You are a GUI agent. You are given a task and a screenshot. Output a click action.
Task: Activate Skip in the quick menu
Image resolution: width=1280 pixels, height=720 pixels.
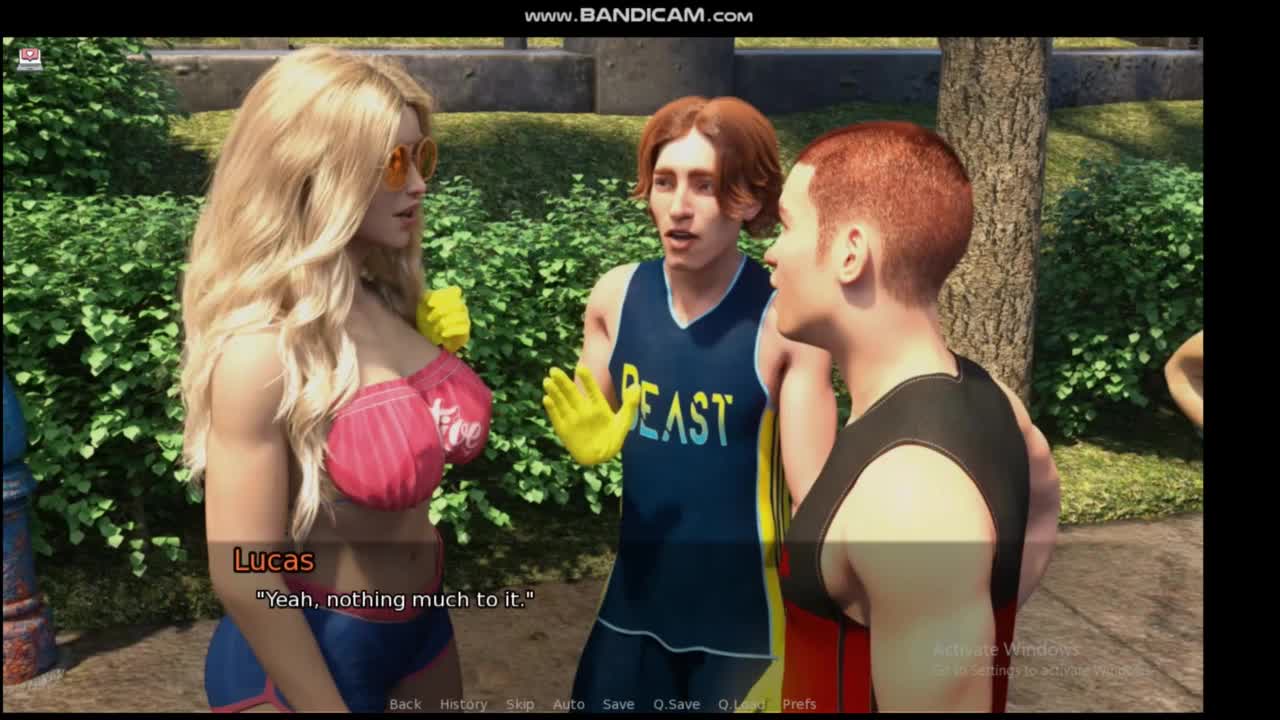click(520, 704)
